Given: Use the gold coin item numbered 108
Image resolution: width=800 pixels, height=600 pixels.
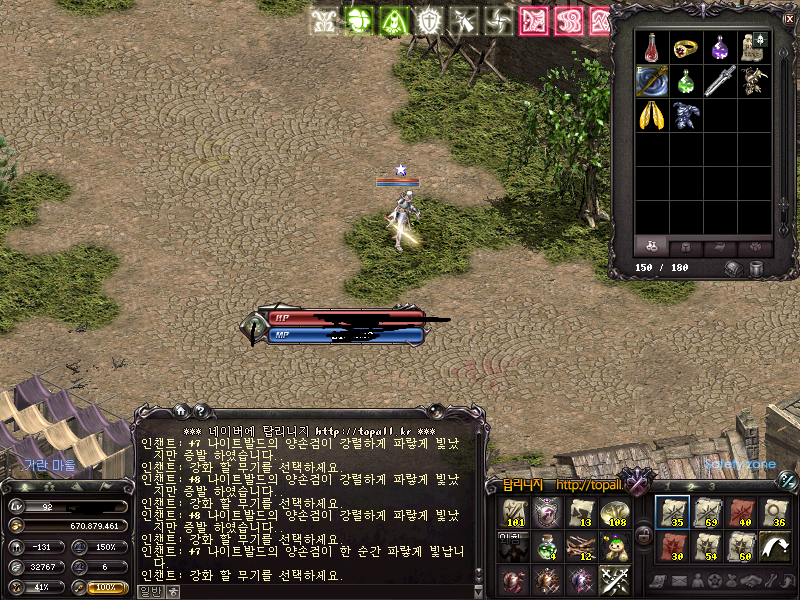Looking at the screenshot, I should pos(614,513).
